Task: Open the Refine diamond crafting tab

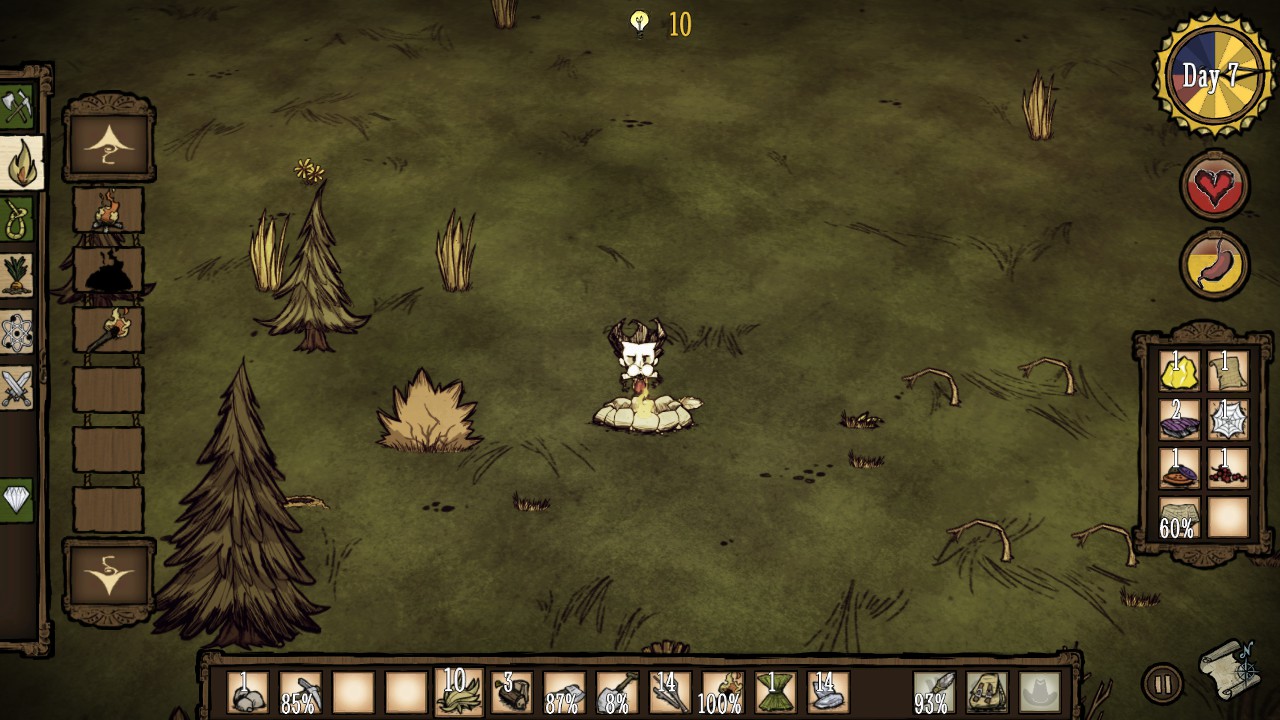Action: pyautogui.click(x=17, y=498)
